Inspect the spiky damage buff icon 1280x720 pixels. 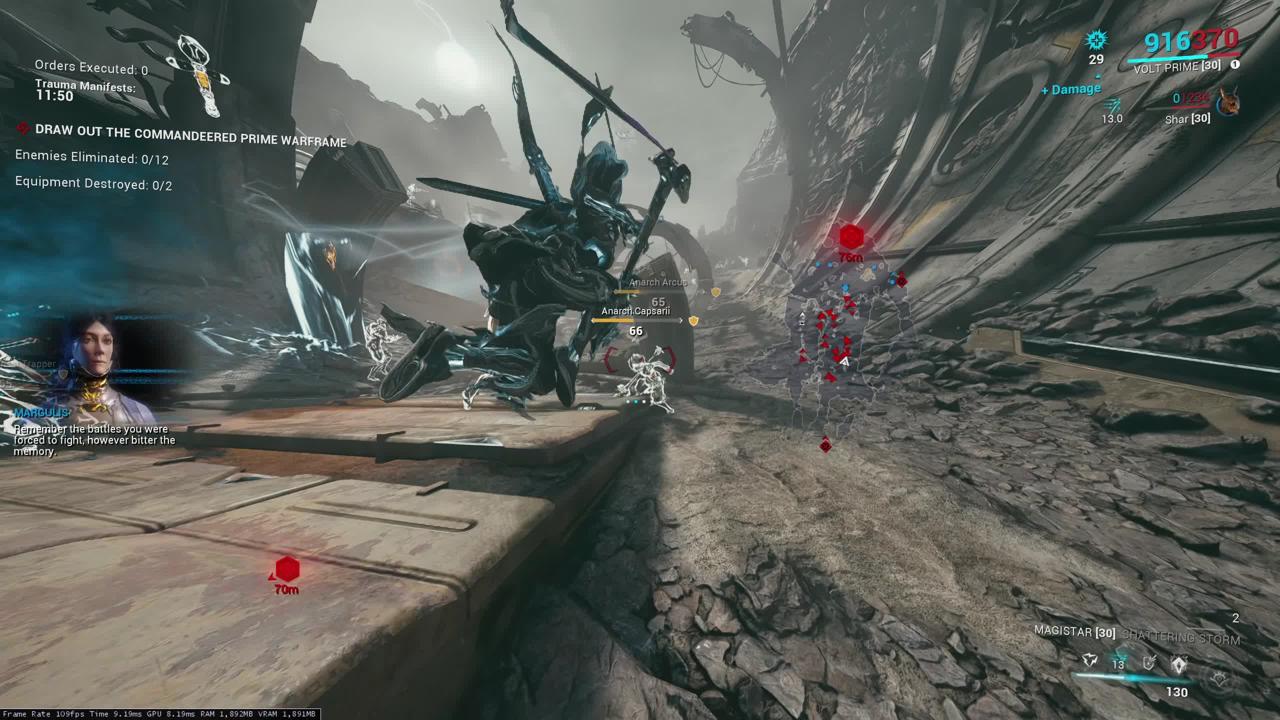point(1097,40)
